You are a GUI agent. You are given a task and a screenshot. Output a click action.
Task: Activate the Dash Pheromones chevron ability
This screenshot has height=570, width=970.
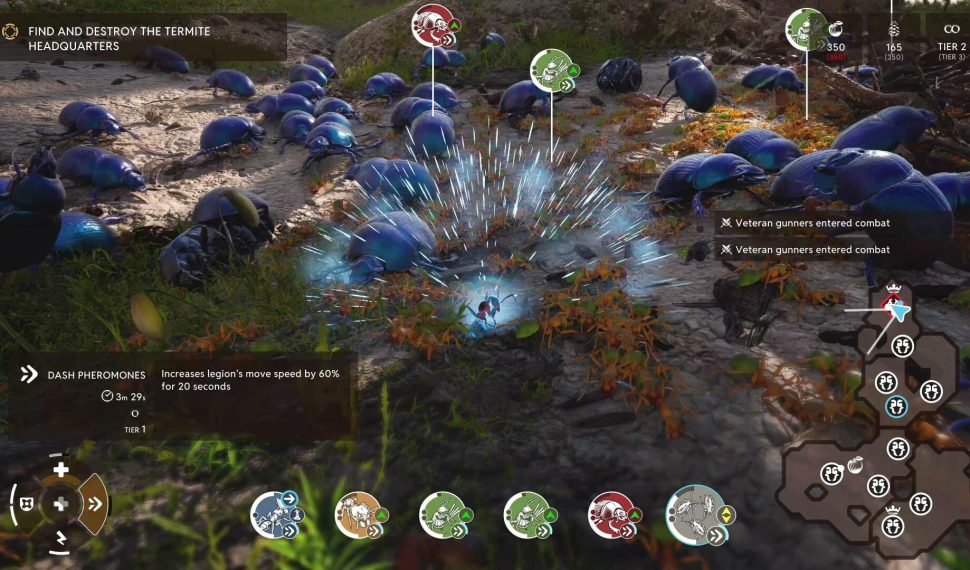94,503
